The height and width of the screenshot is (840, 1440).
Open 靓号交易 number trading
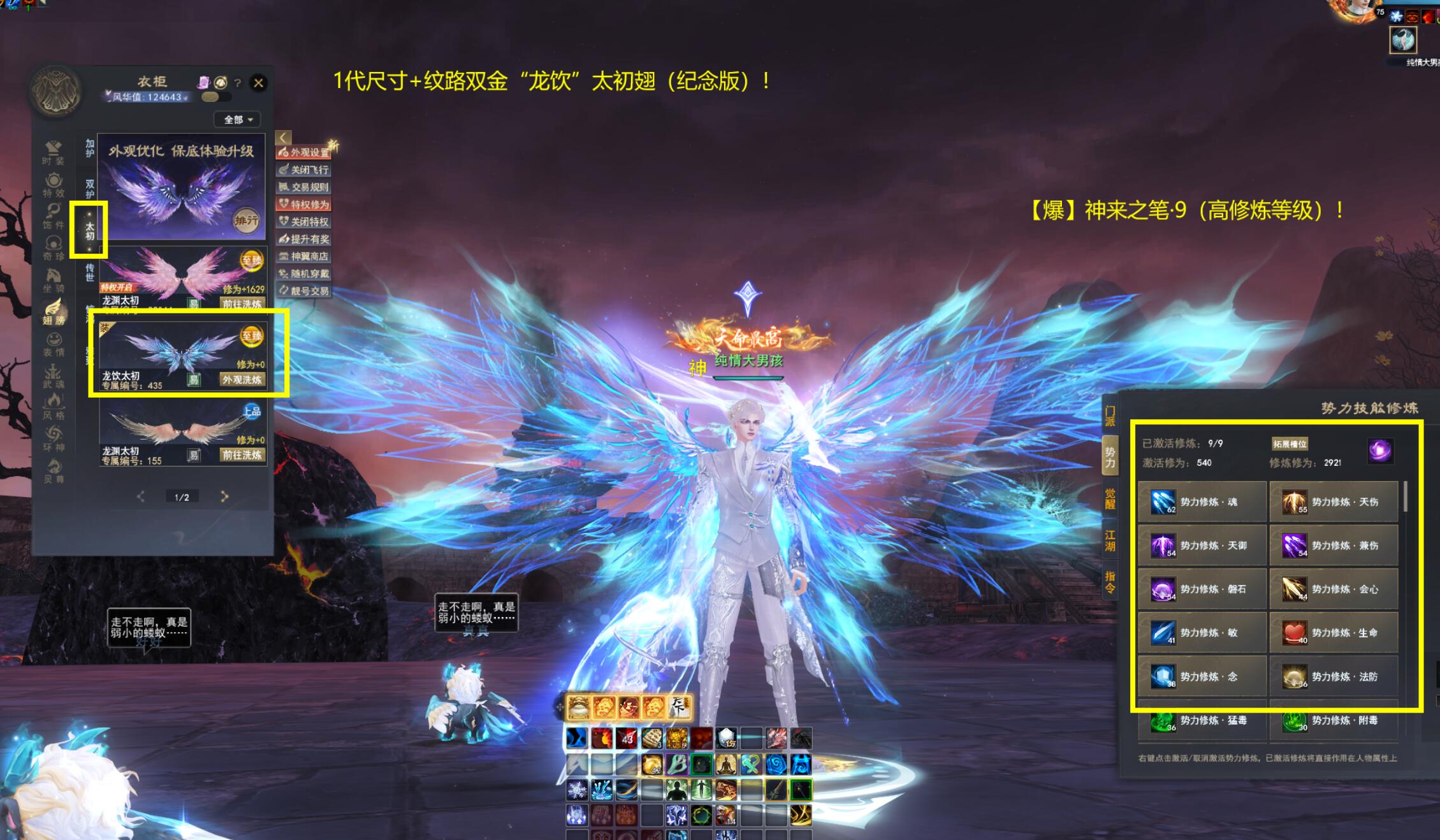click(x=304, y=291)
